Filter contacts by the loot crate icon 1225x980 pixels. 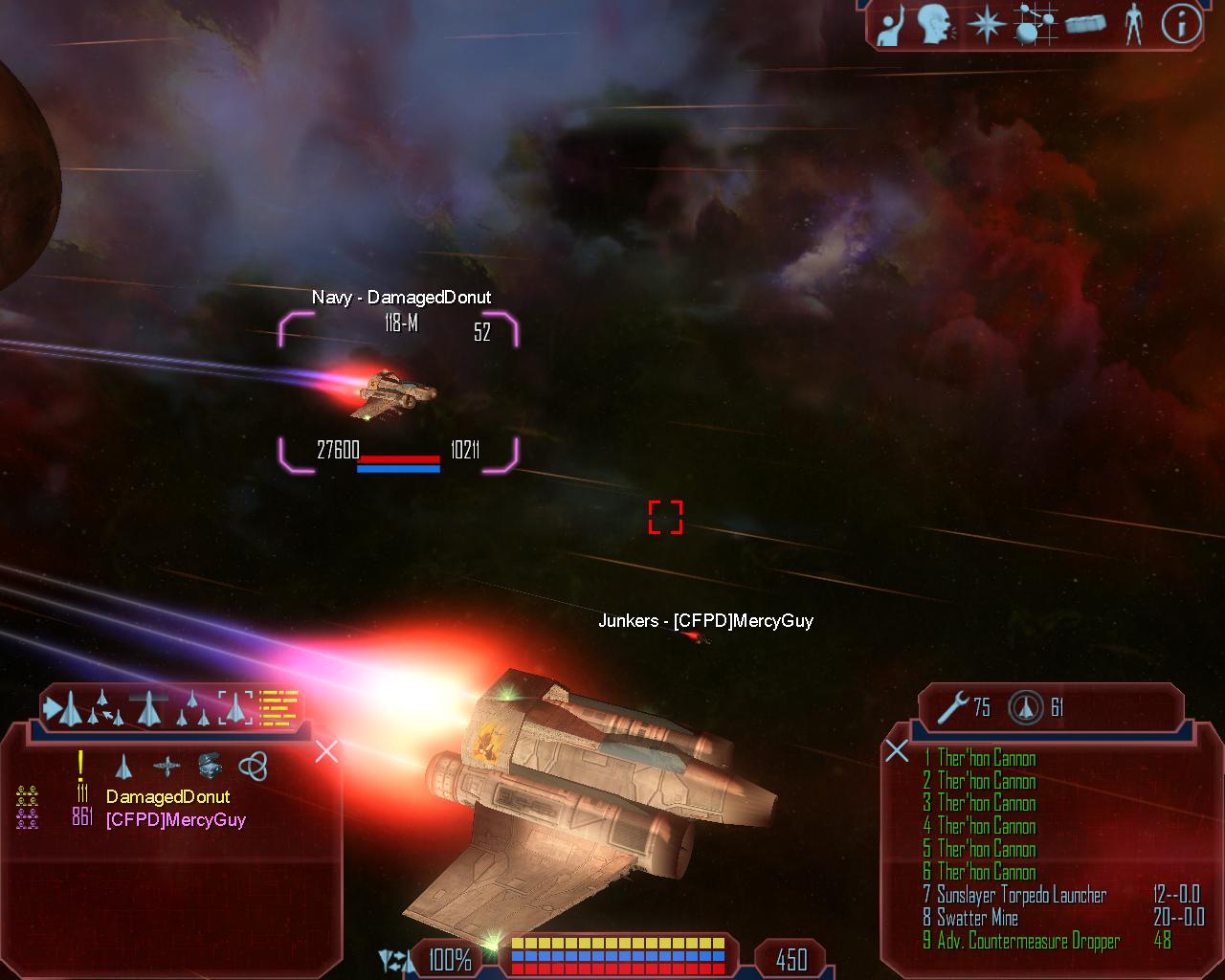tap(210, 766)
